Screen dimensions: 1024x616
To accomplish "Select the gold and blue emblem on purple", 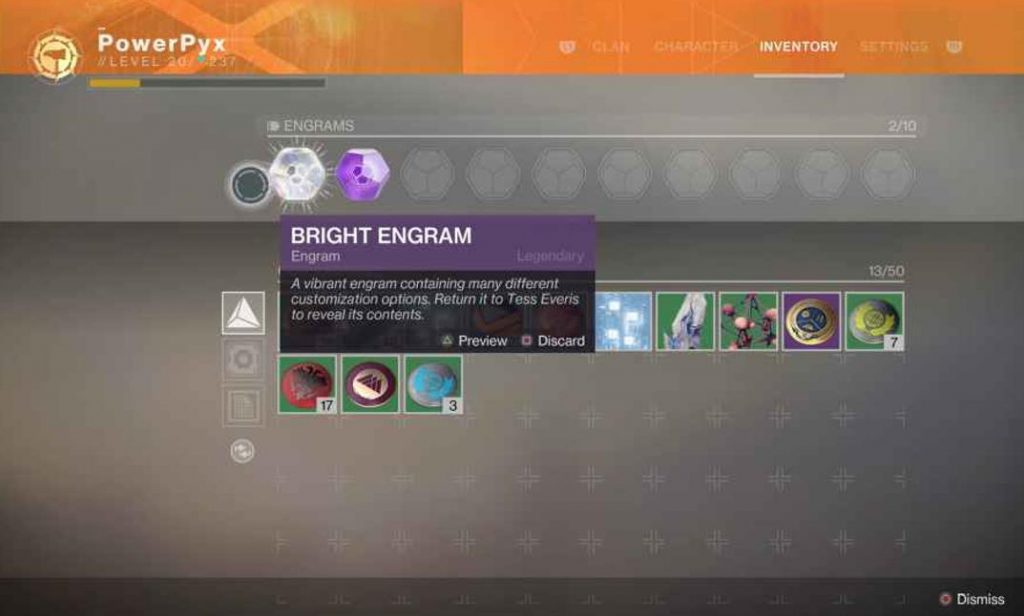I will click(x=811, y=321).
